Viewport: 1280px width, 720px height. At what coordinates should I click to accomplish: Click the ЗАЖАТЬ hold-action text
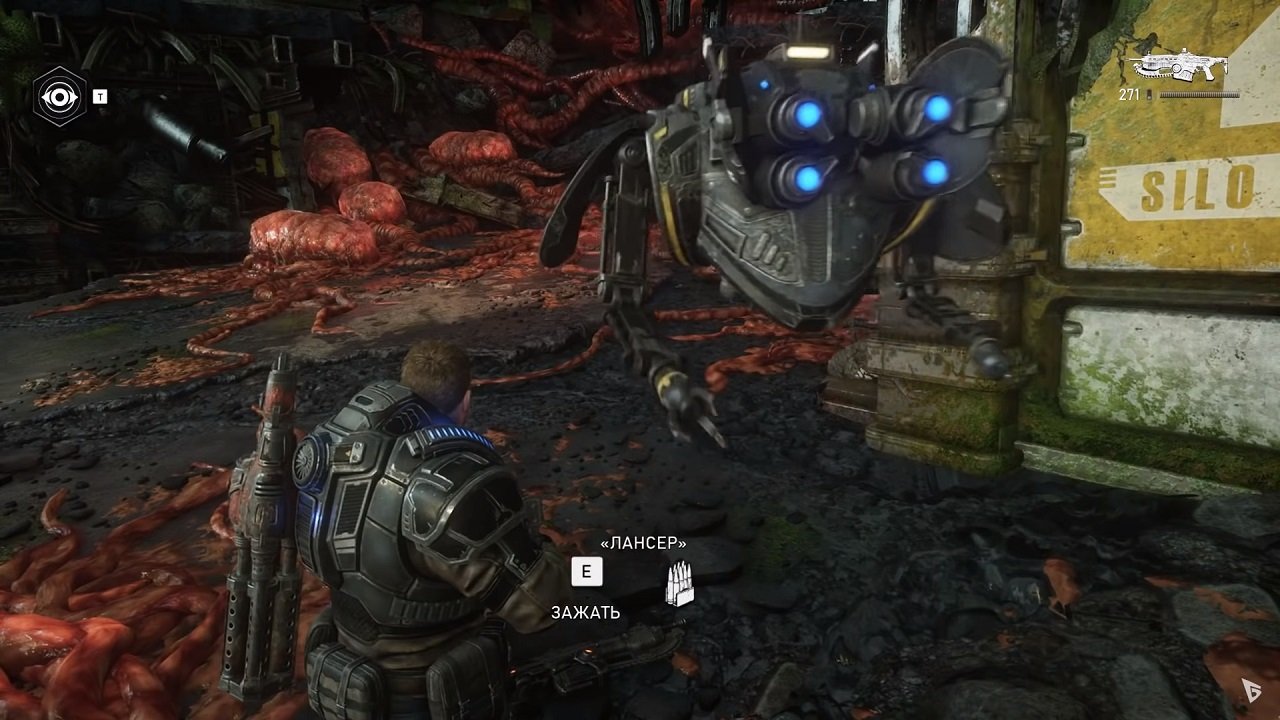click(x=585, y=613)
